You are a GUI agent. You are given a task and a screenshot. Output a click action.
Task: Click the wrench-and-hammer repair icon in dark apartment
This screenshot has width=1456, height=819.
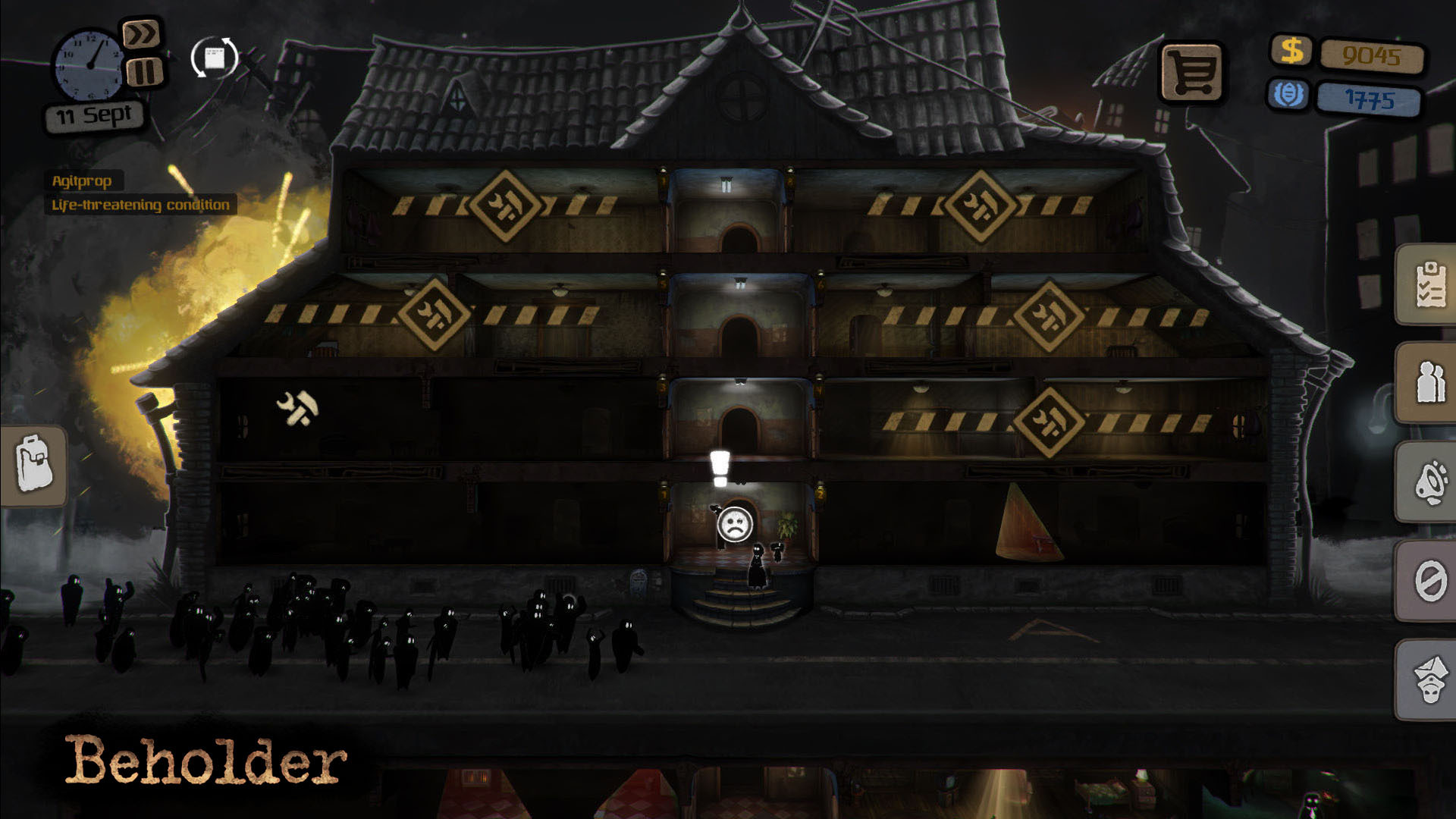(297, 407)
